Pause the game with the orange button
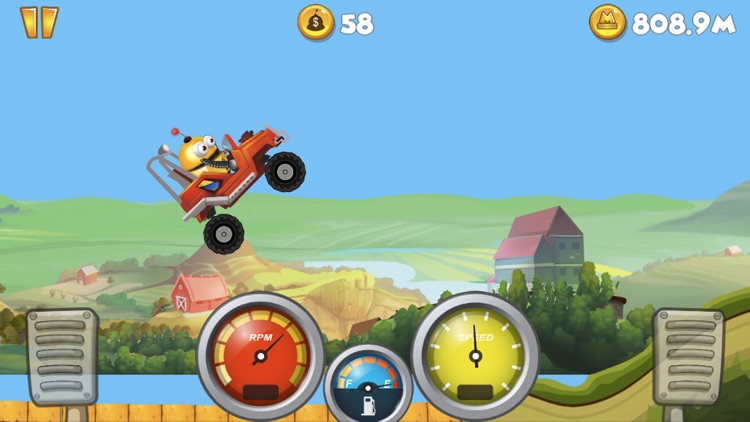 39,22
